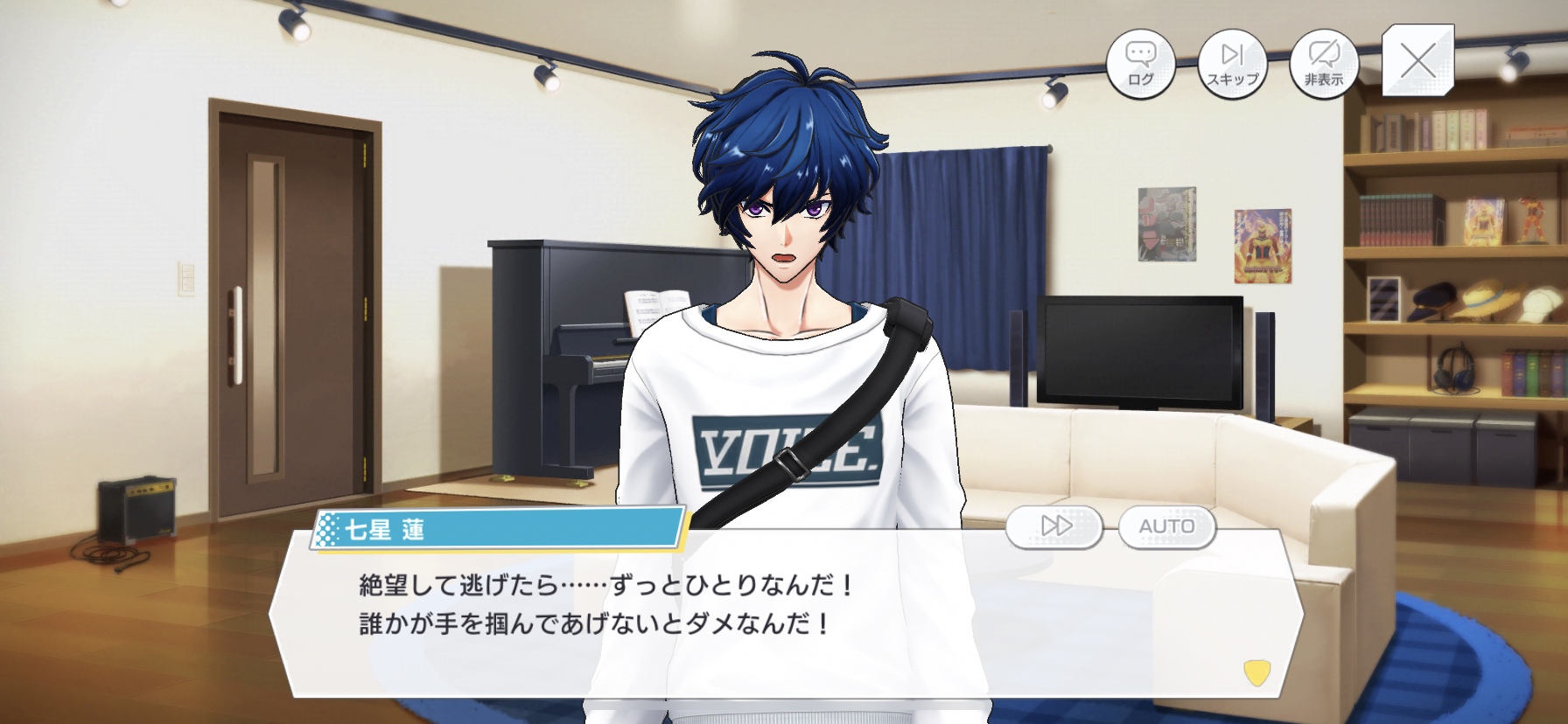Close the story with the X button

1417,60
